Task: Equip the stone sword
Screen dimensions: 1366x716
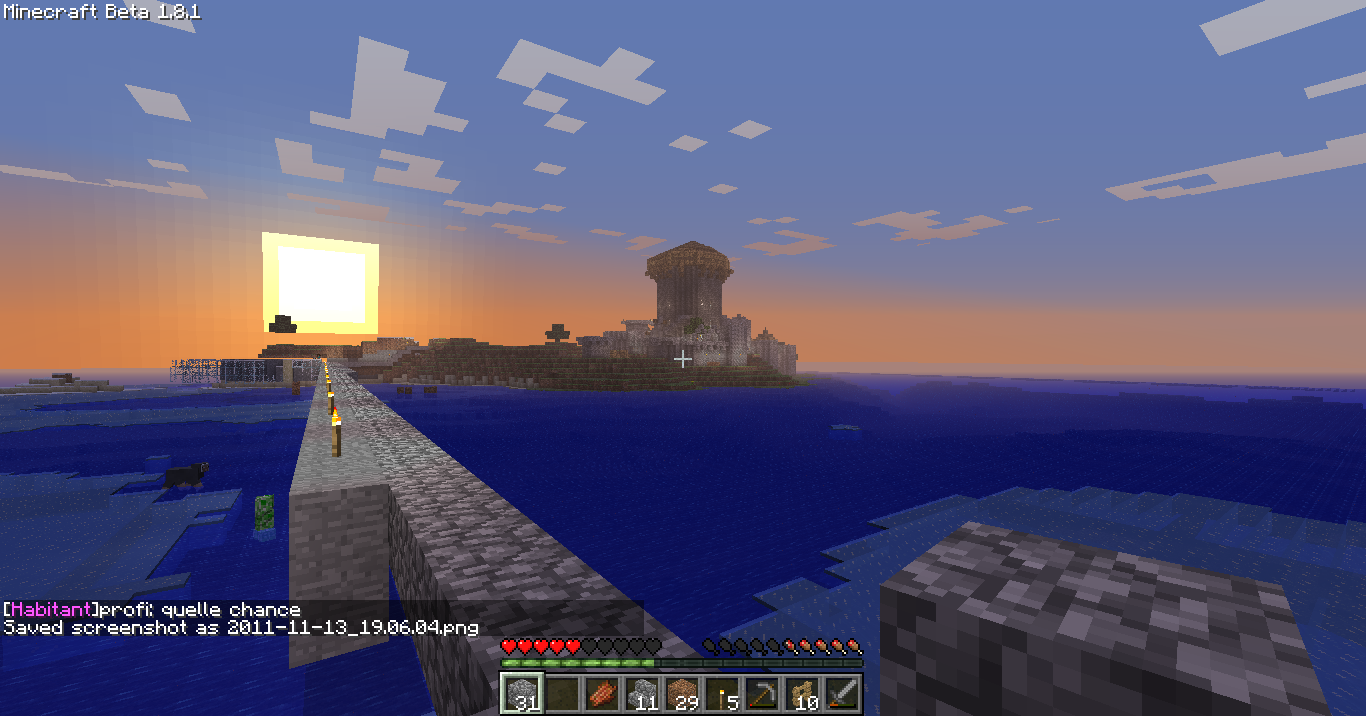Action: coord(841,692)
